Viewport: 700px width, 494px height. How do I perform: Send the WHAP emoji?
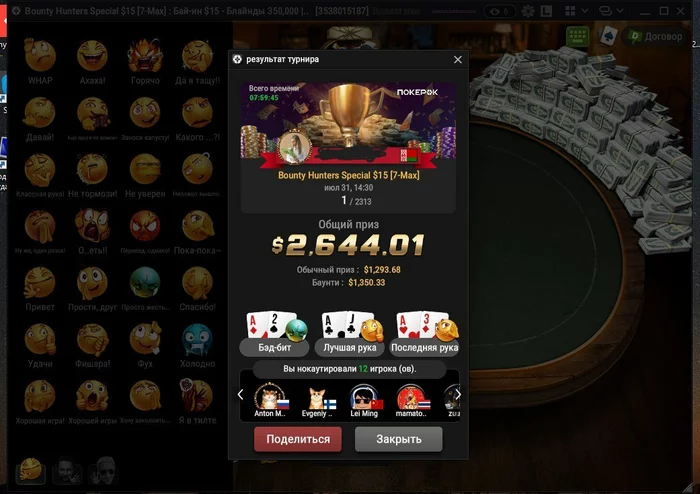[x=40, y=58]
